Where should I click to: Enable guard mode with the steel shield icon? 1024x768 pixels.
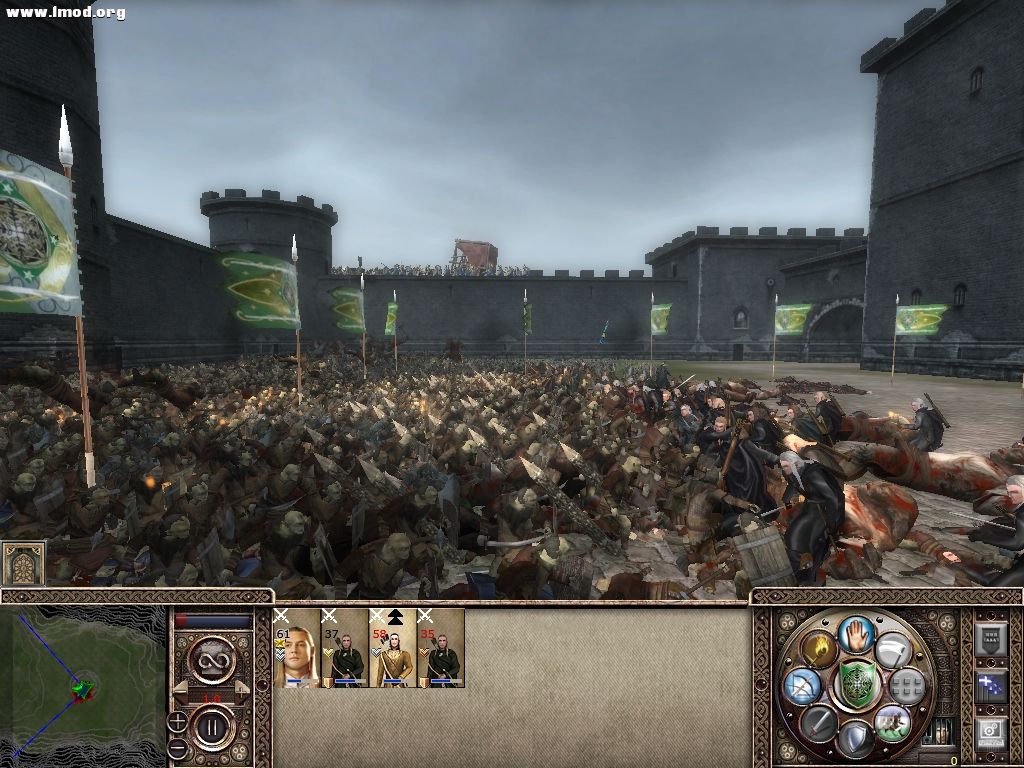pyautogui.click(x=856, y=739)
